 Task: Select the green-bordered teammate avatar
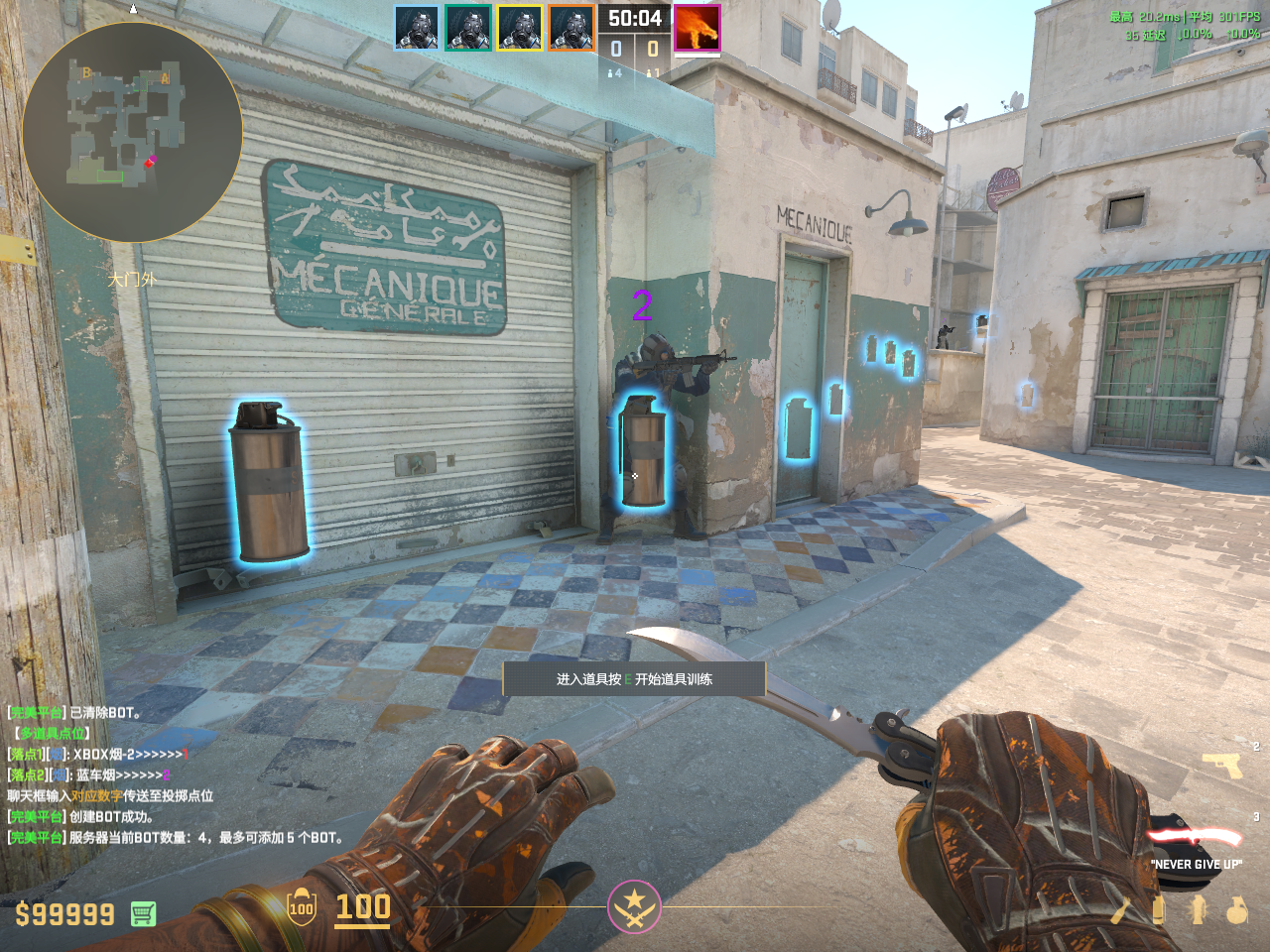tap(468, 28)
